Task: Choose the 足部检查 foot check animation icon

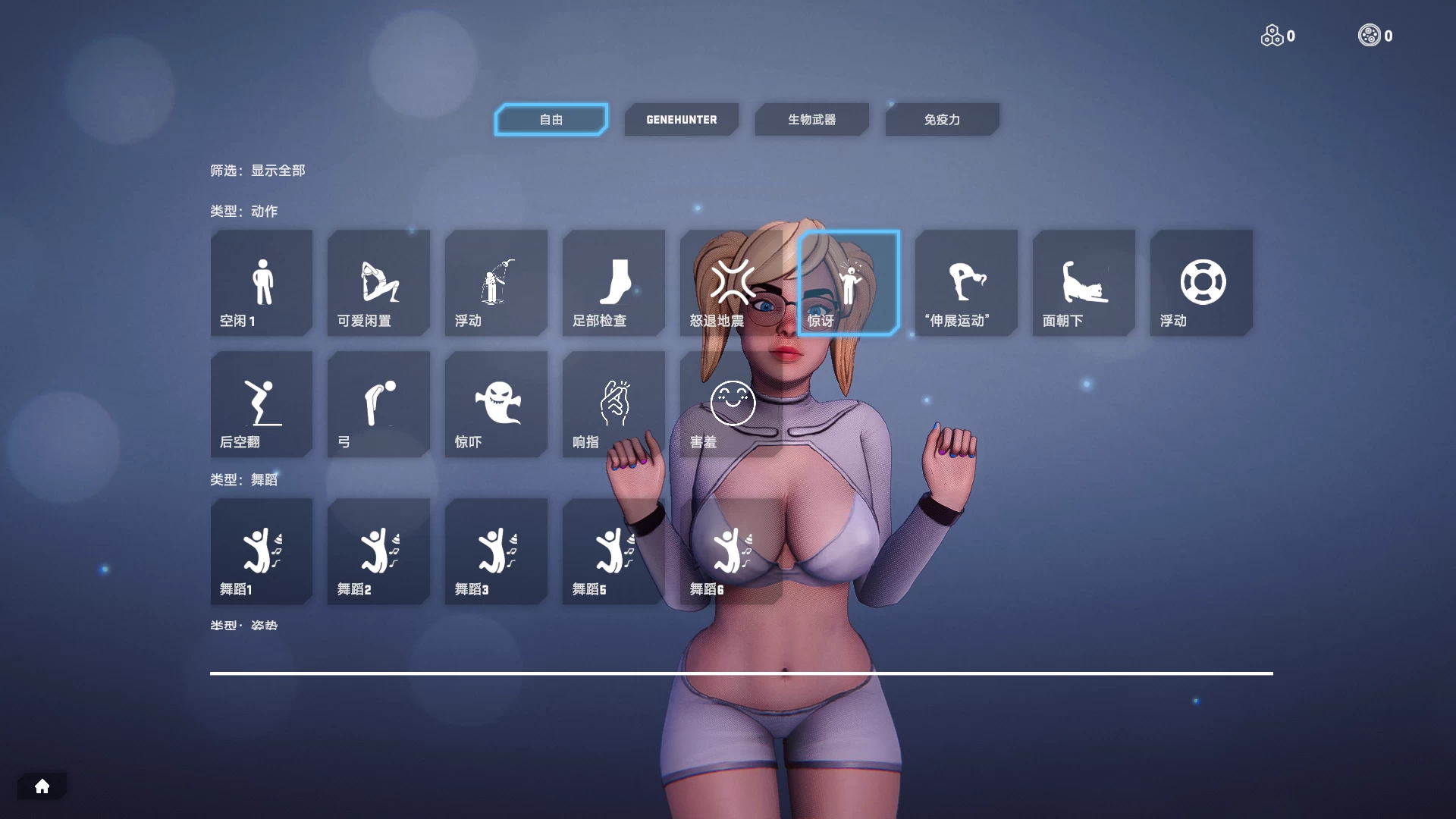Action: (613, 283)
